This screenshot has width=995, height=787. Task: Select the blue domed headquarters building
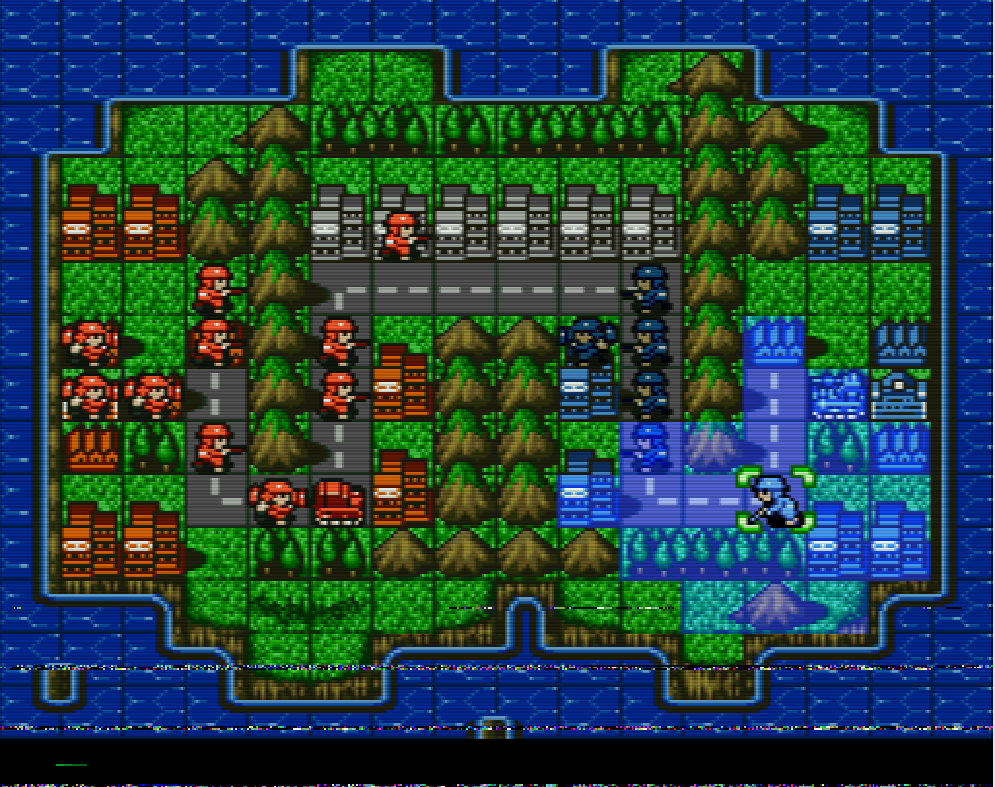pos(899,394)
